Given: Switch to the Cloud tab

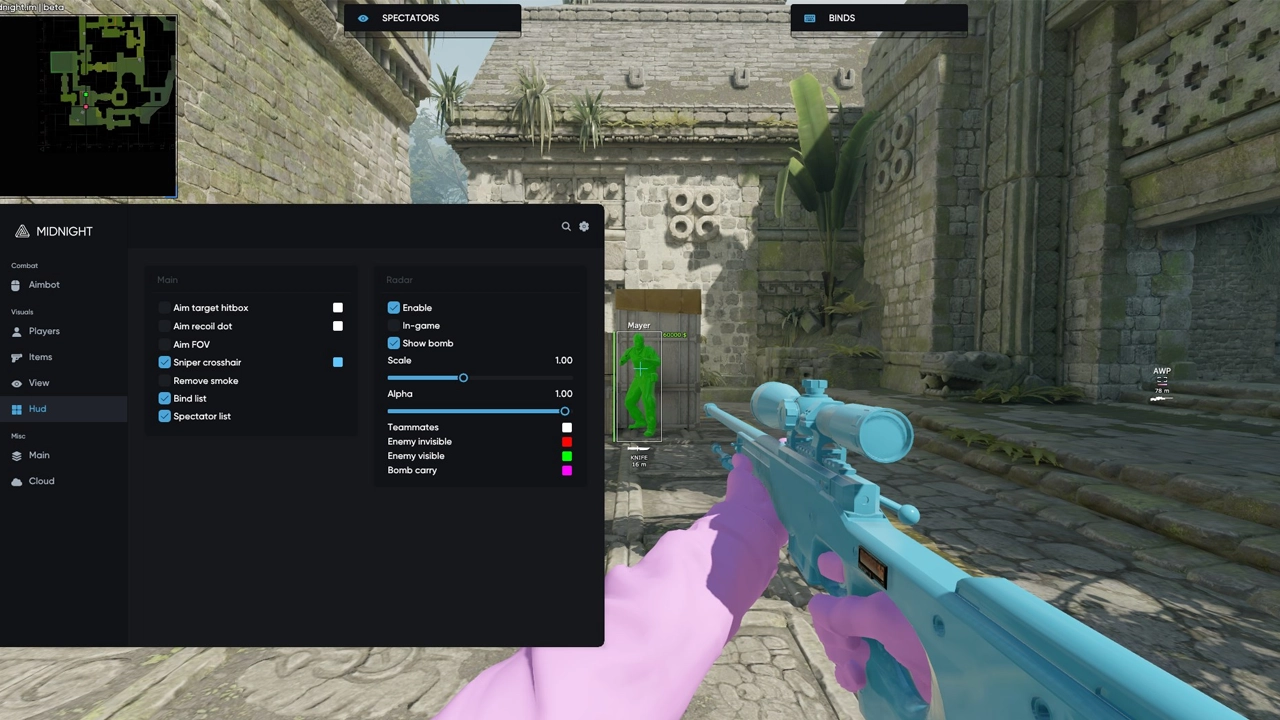Looking at the screenshot, I should [41, 481].
